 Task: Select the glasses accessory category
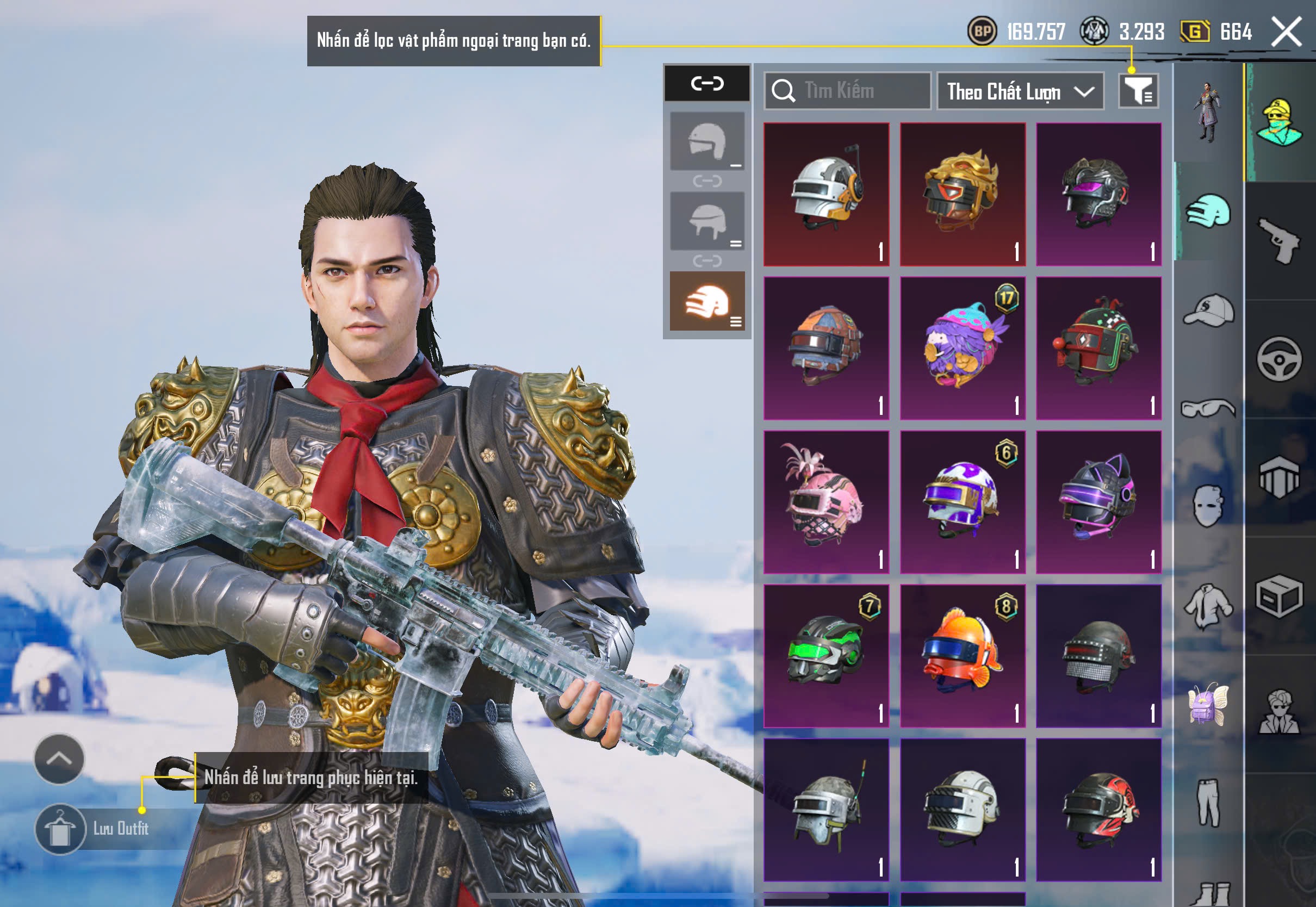pos(1208,408)
